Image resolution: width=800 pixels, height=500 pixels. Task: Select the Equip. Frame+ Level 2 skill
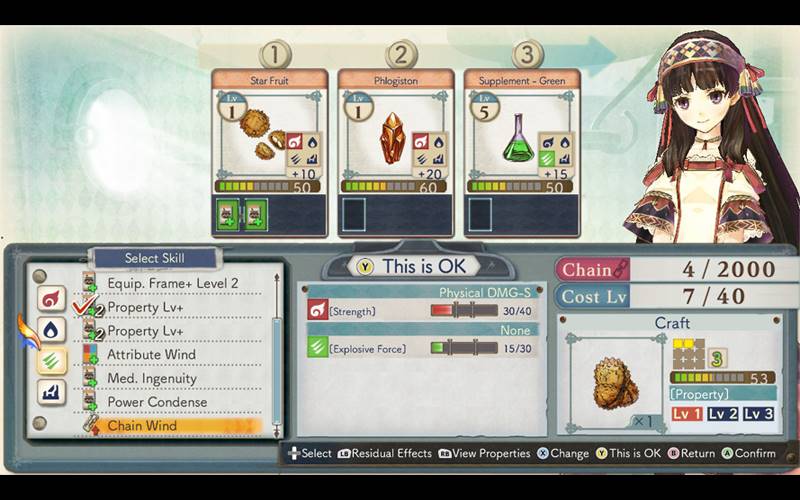click(x=172, y=283)
